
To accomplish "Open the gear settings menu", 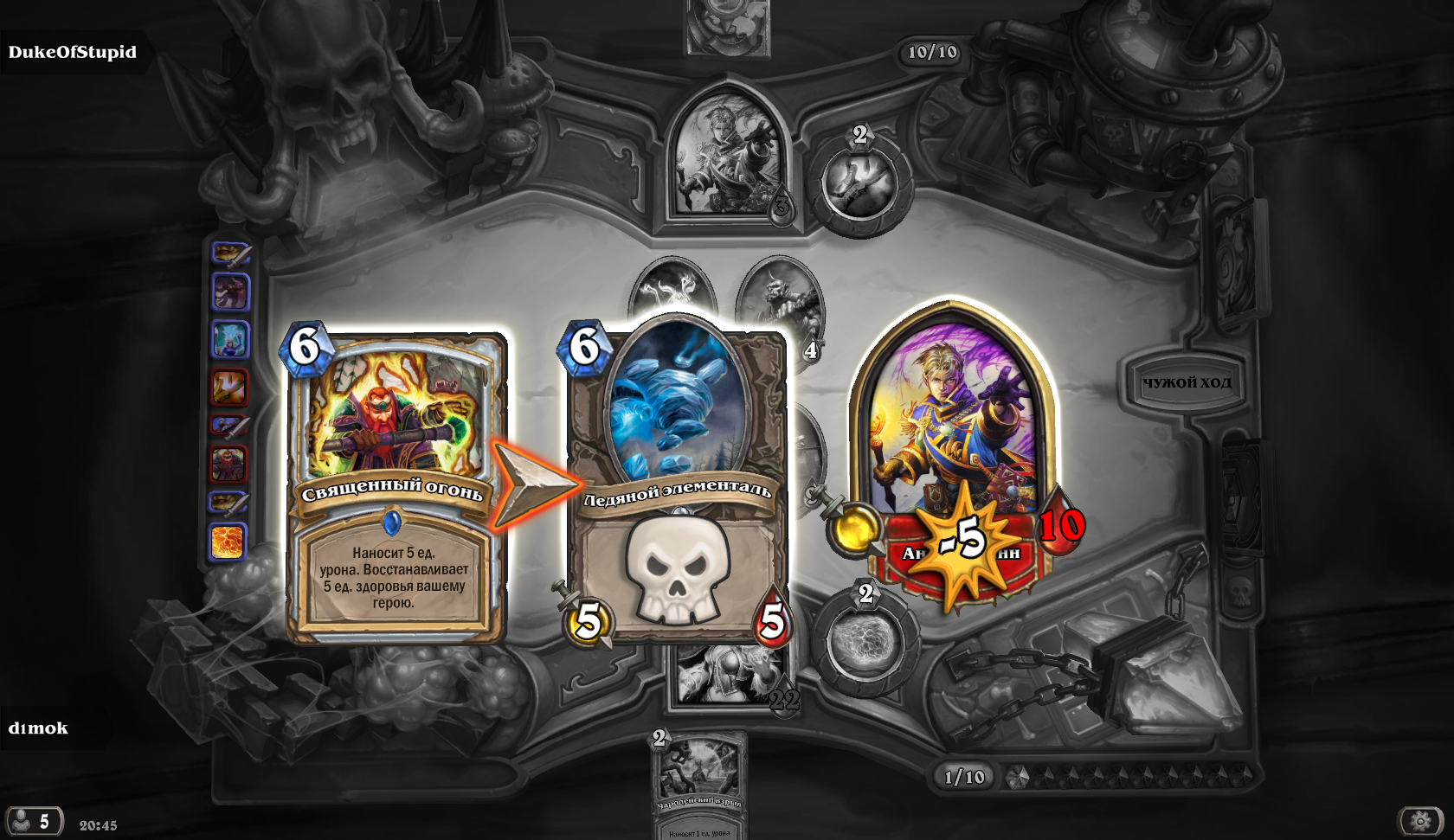I will 1420,820.
